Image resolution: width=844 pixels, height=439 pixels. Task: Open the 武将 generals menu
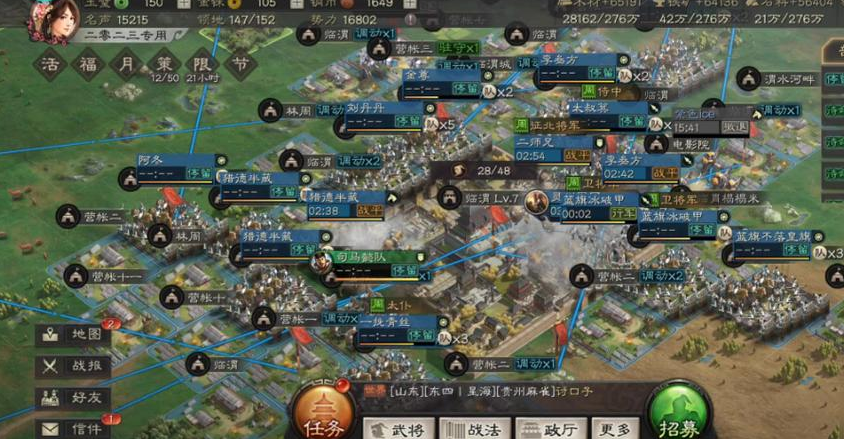pyautogui.click(x=398, y=429)
